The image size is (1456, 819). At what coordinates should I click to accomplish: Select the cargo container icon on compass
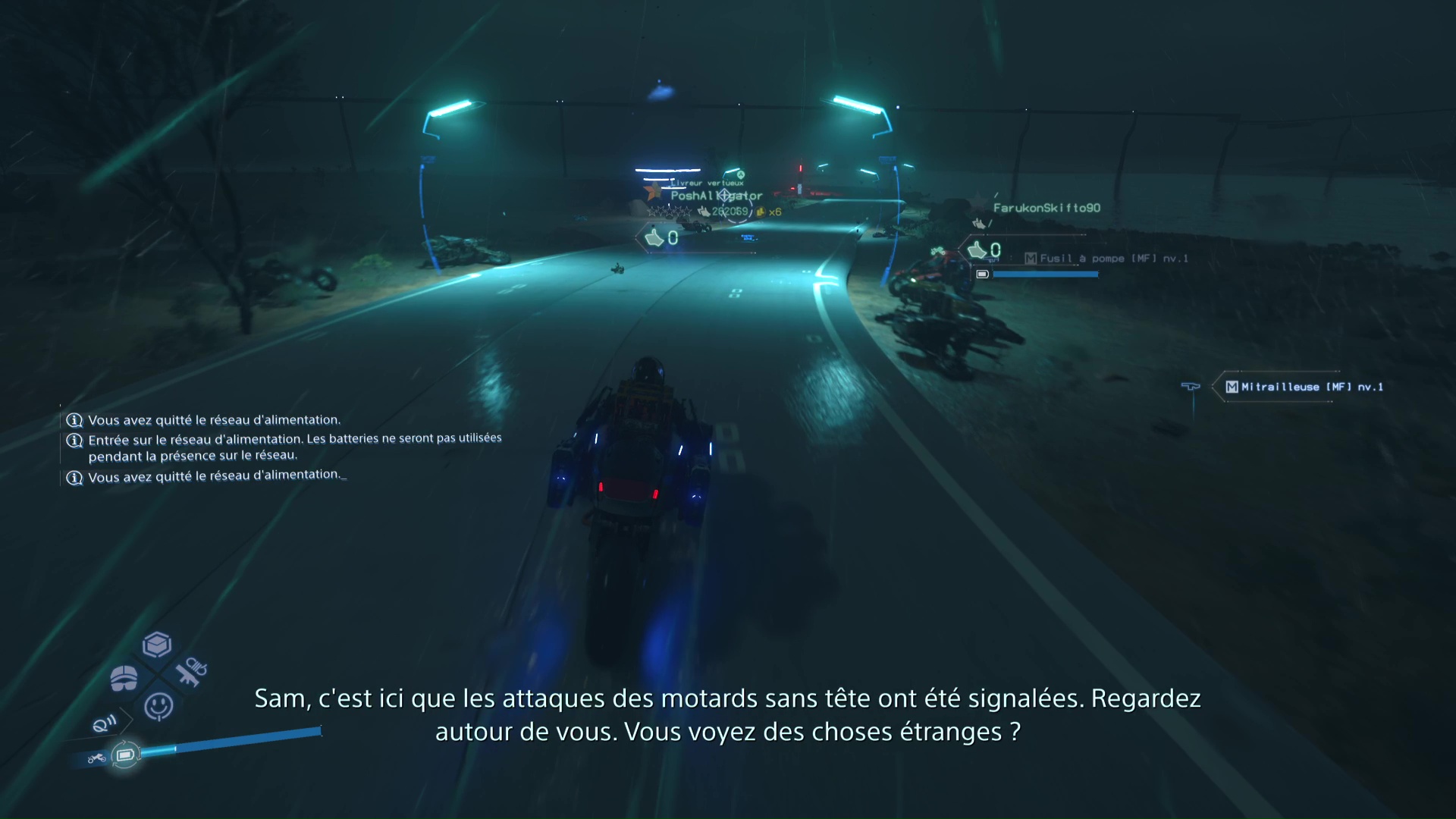point(155,644)
